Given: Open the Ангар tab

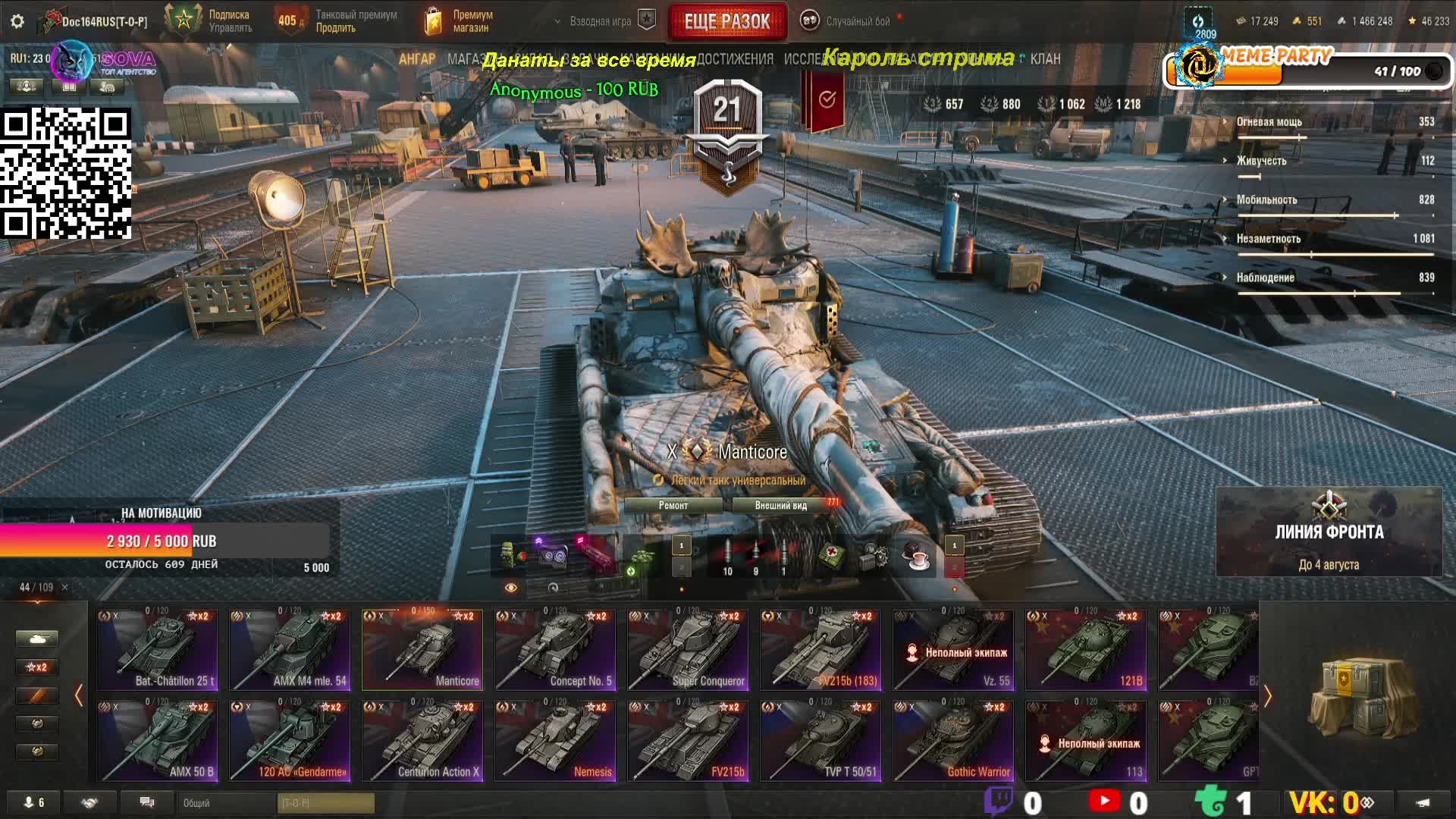Looking at the screenshot, I should [417, 59].
